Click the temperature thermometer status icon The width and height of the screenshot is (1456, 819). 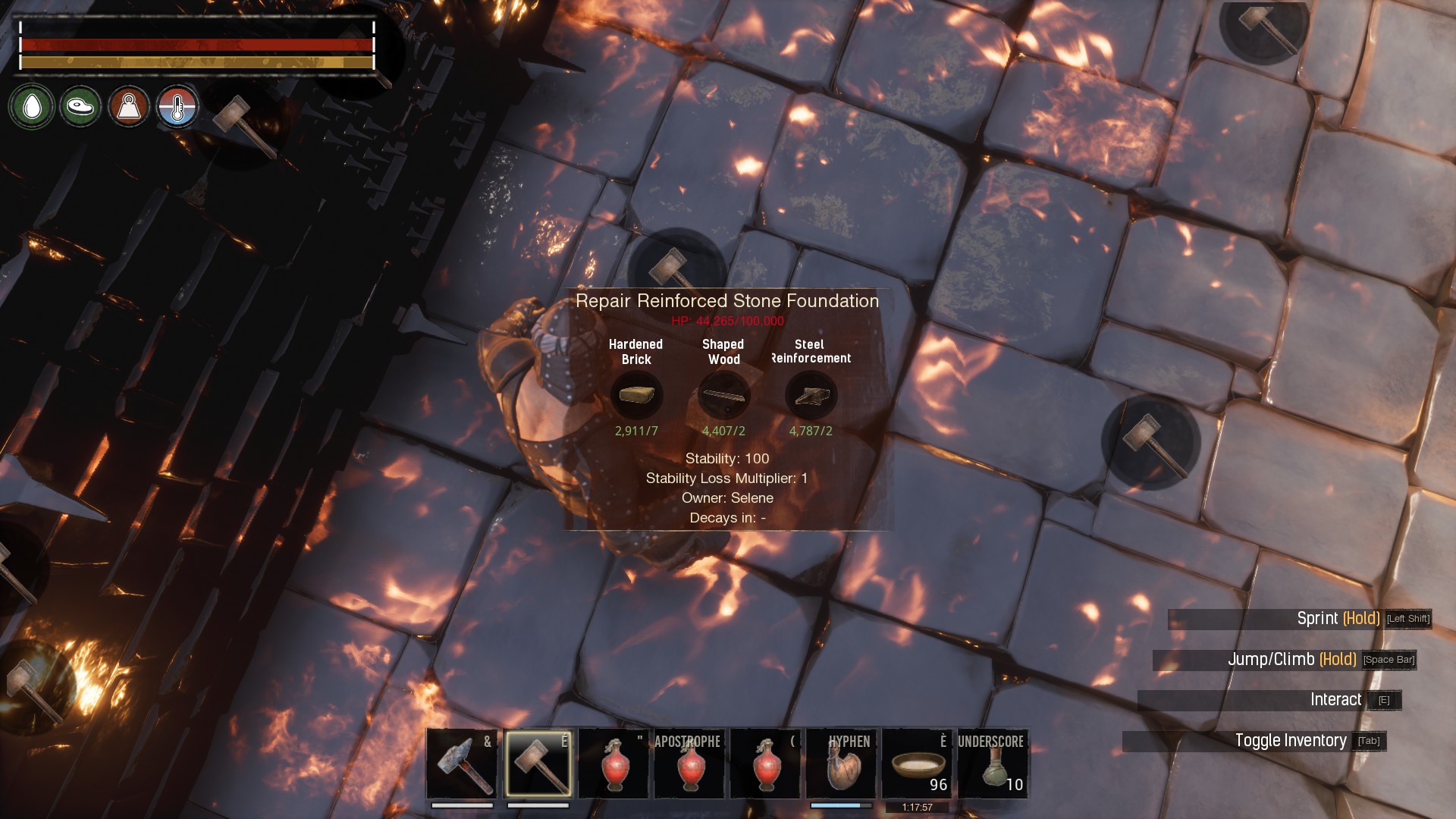point(177,107)
